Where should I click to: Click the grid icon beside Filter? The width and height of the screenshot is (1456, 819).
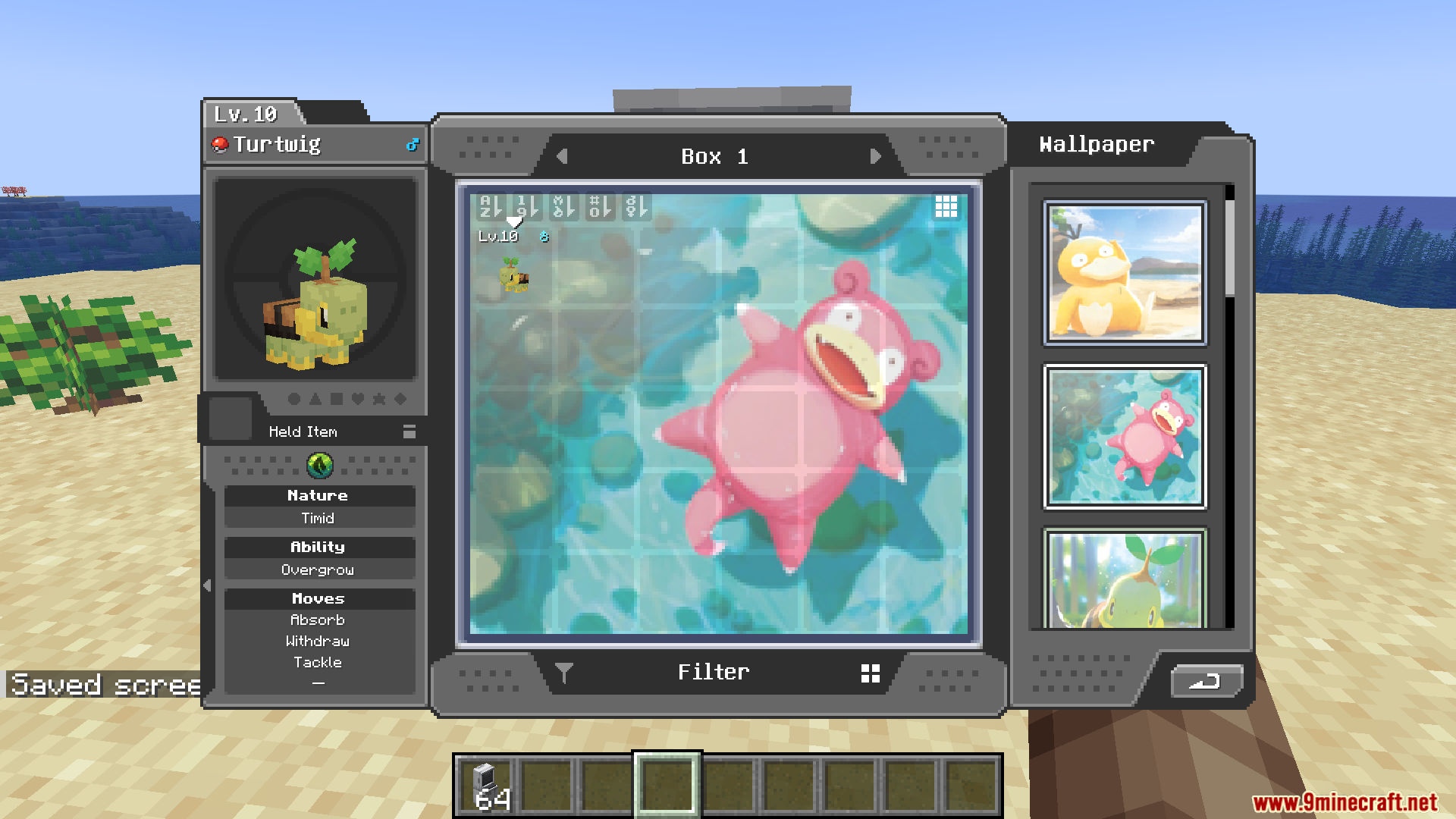point(871,671)
